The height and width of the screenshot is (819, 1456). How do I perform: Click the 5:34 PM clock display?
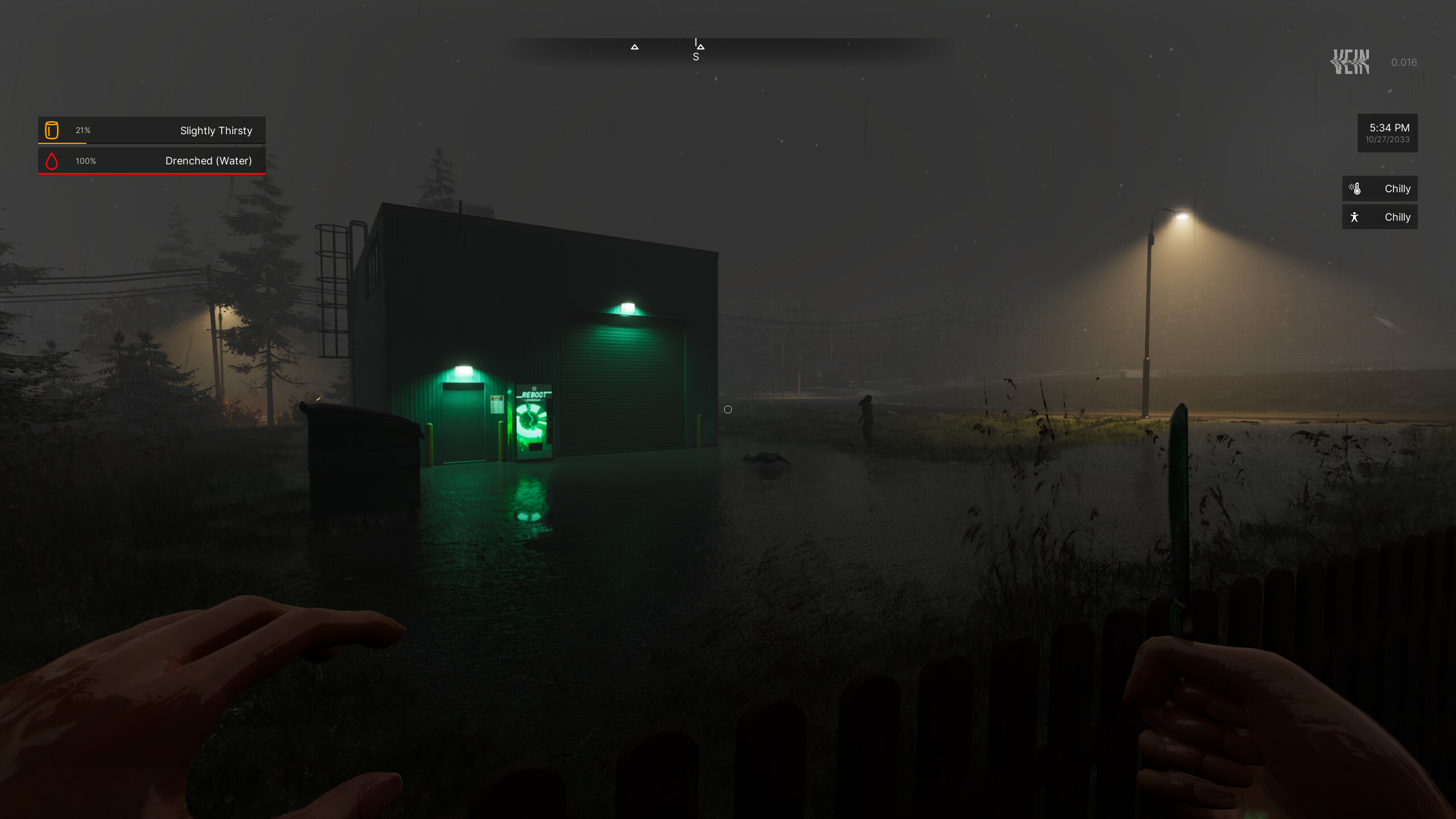pos(1389,127)
